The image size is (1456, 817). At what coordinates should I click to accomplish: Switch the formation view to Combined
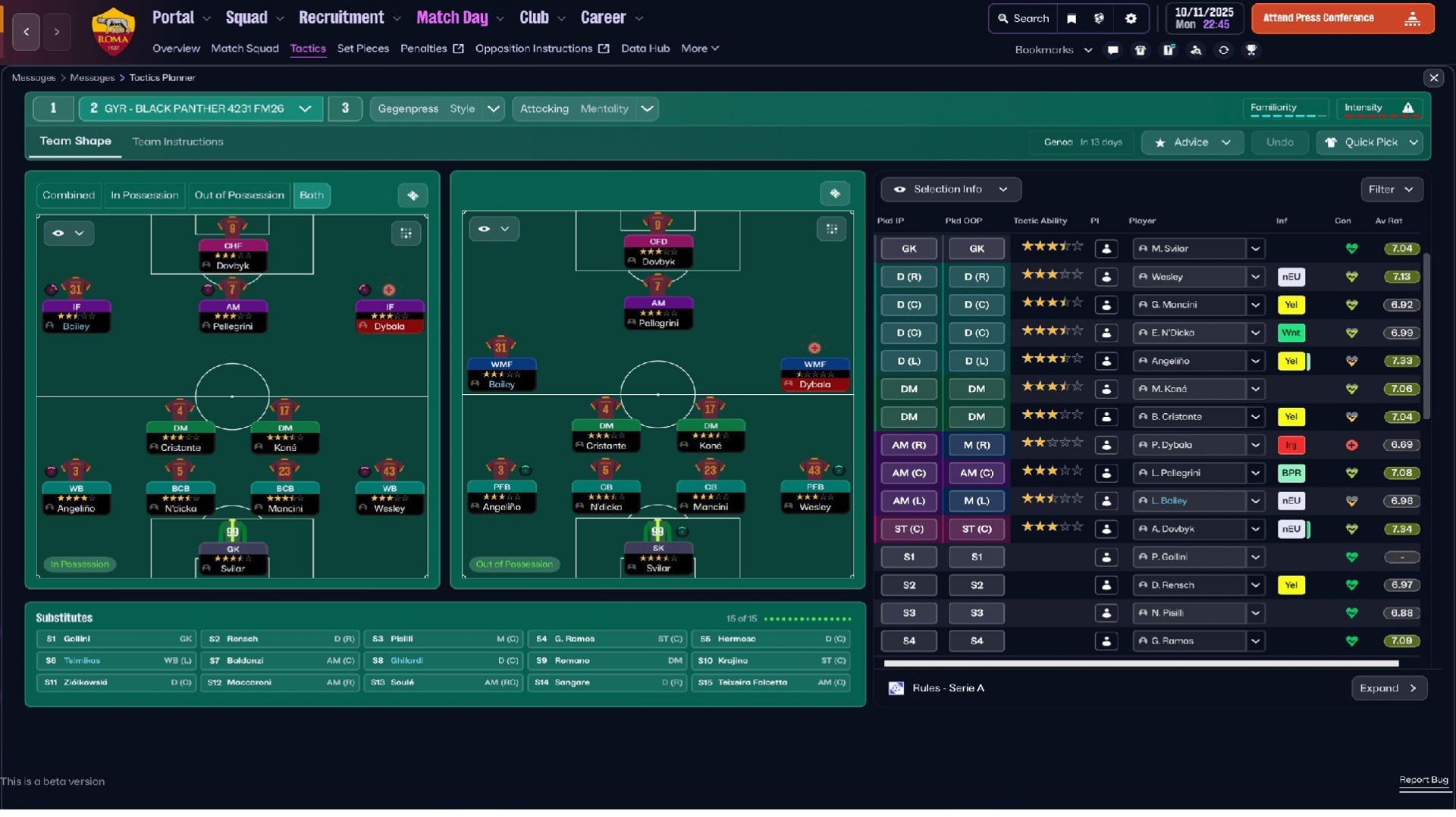click(x=68, y=195)
